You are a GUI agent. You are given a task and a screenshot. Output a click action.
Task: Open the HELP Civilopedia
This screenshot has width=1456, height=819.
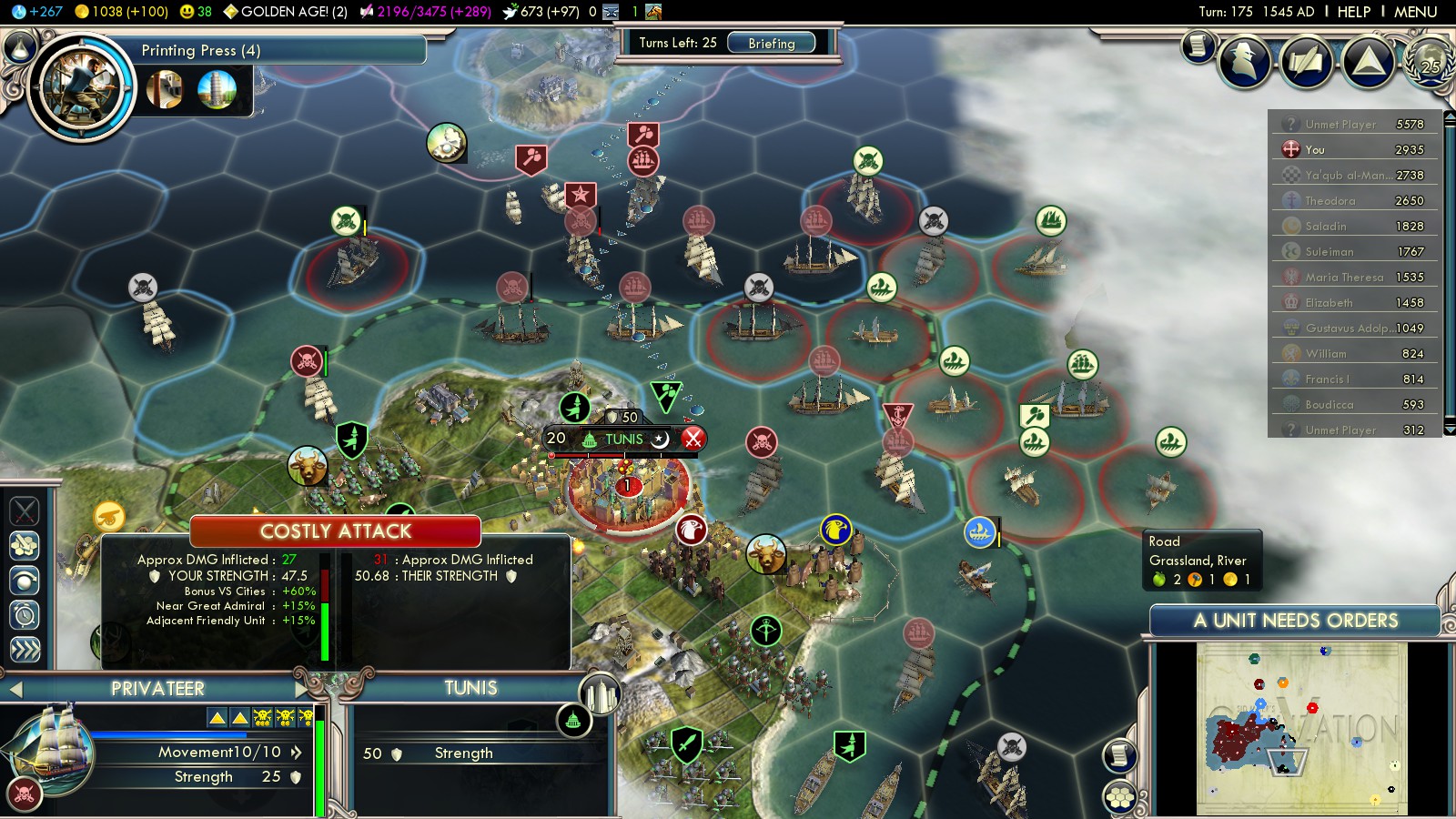(x=1353, y=12)
